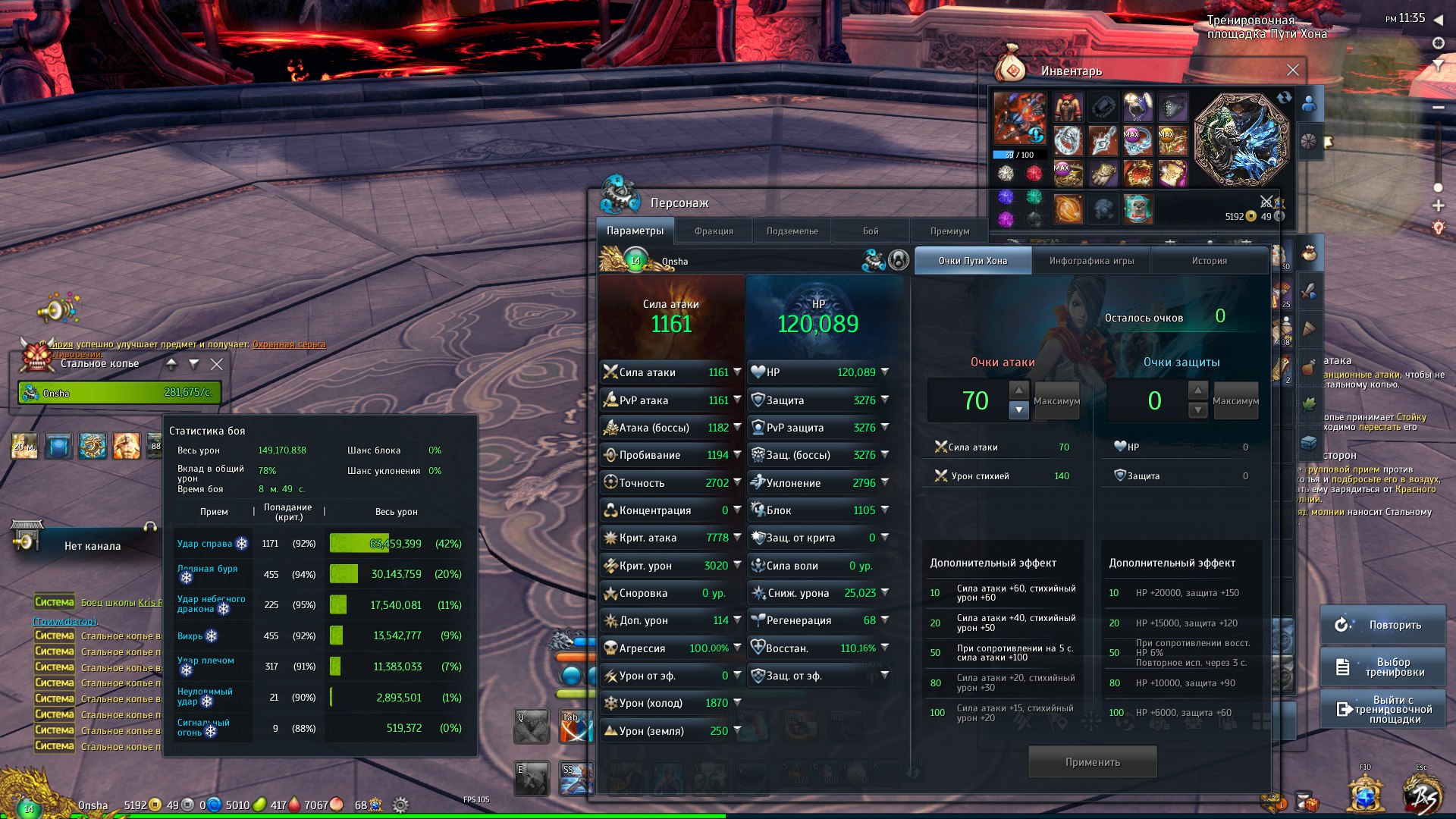
Task: Expand the Сила атаки stat dropdown
Action: click(x=737, y=372)
